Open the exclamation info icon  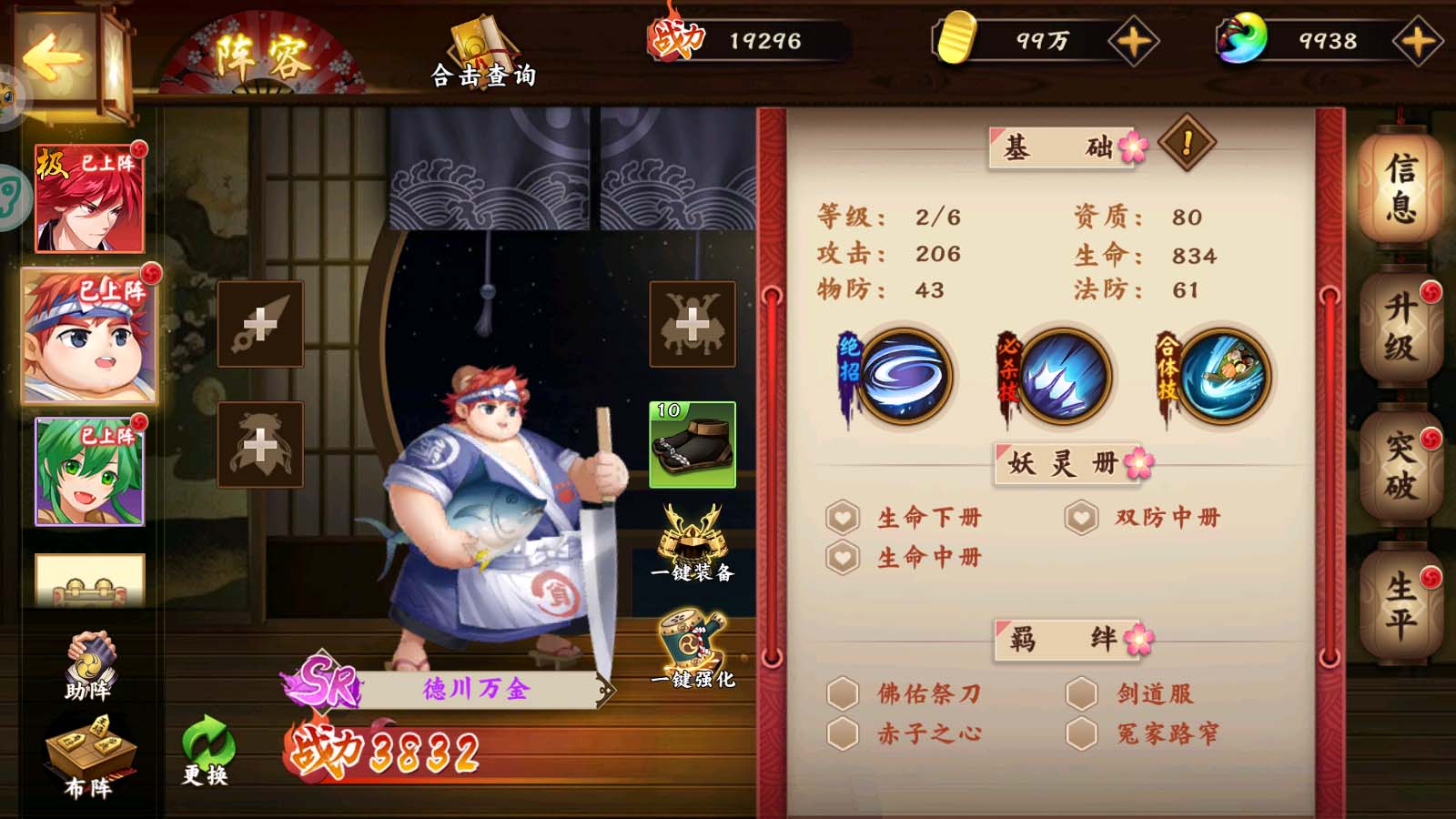1187,143
